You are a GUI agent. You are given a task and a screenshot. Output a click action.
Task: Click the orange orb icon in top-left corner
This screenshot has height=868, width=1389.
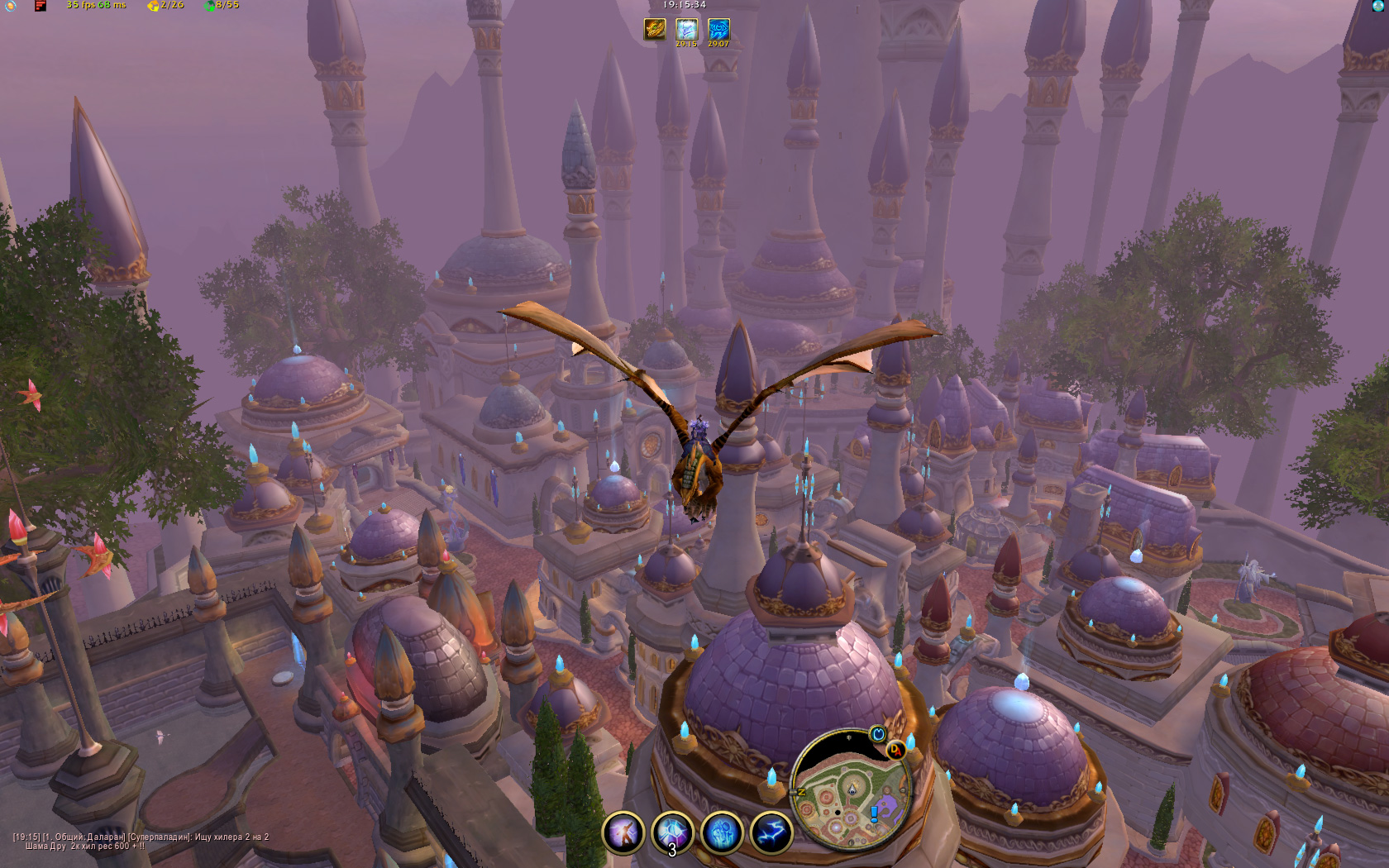[x=9, y=5]
